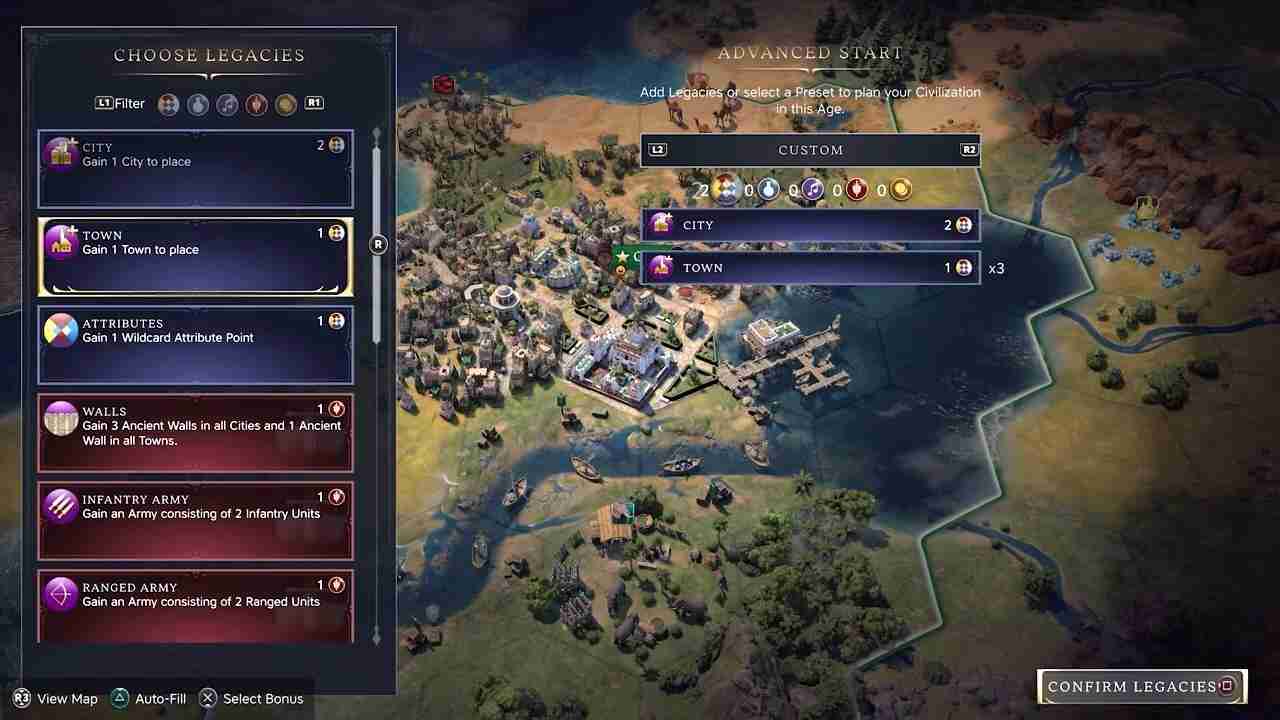1280x720 pixels.
Task: Select the Science filter icon
Action: (x=197, y=103)
